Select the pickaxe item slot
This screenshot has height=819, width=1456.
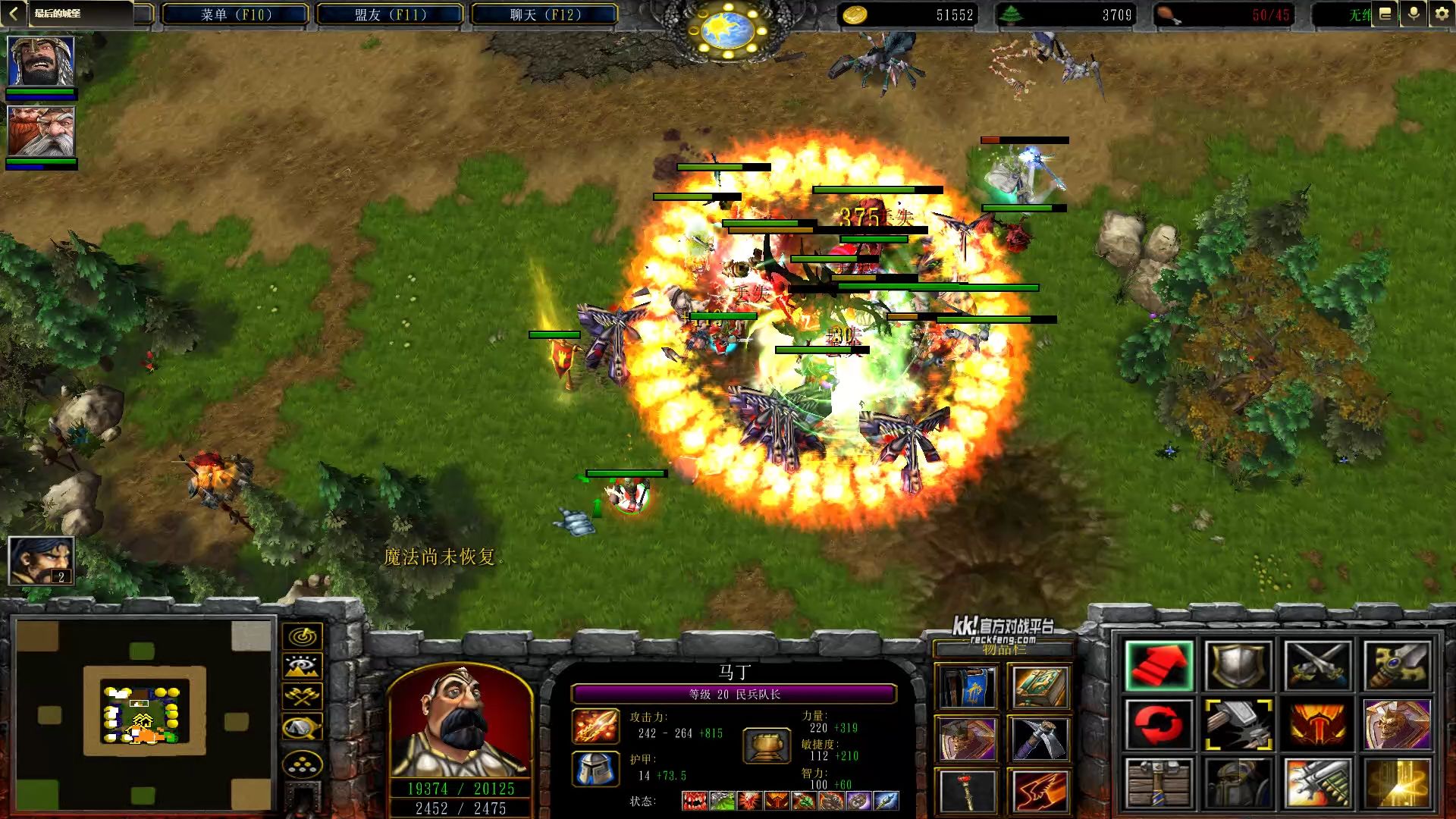(1039, 739)
